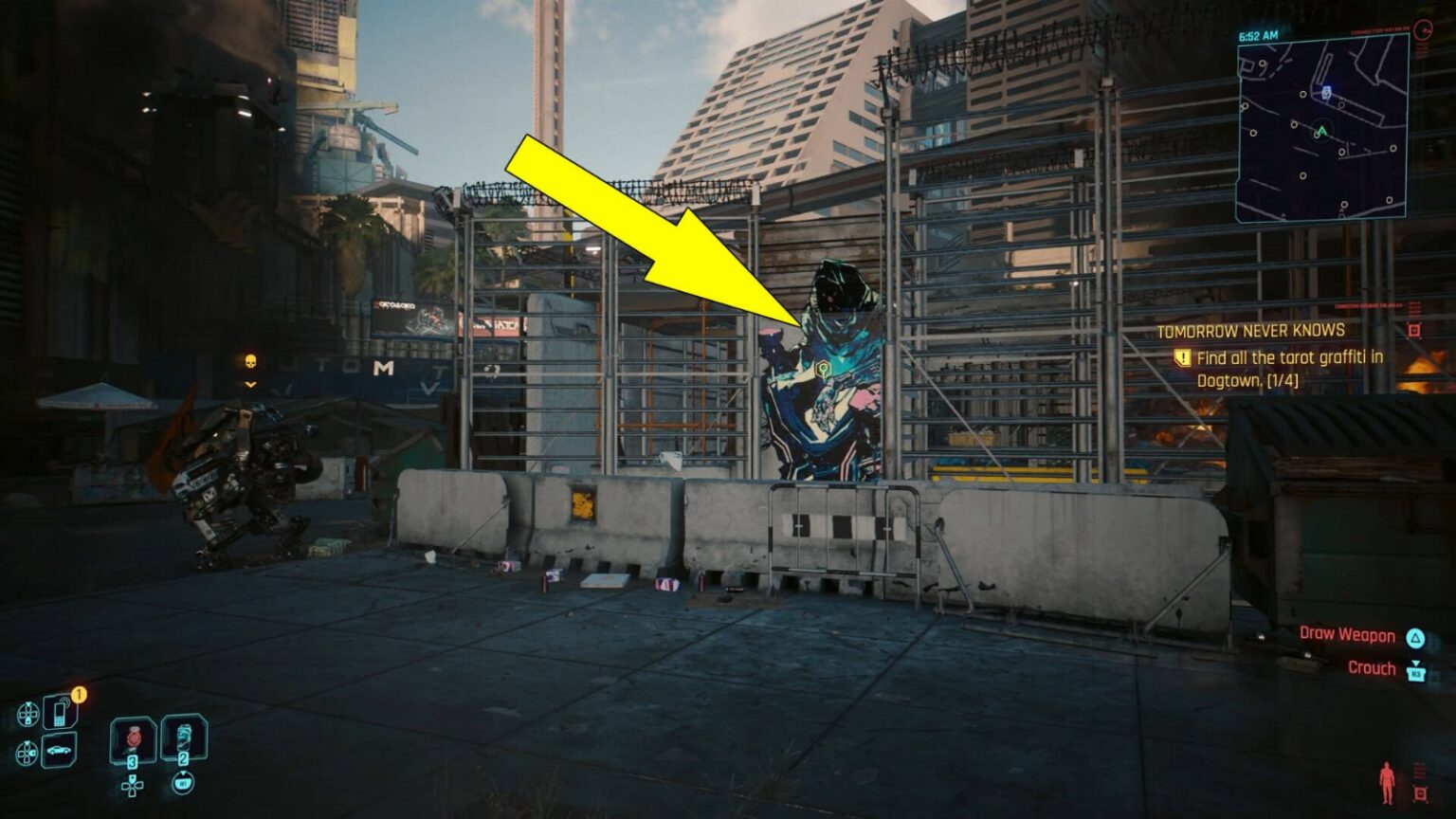Click the yellow notification badge showing 1
1456x819 pixels.
tap(80, 694)
